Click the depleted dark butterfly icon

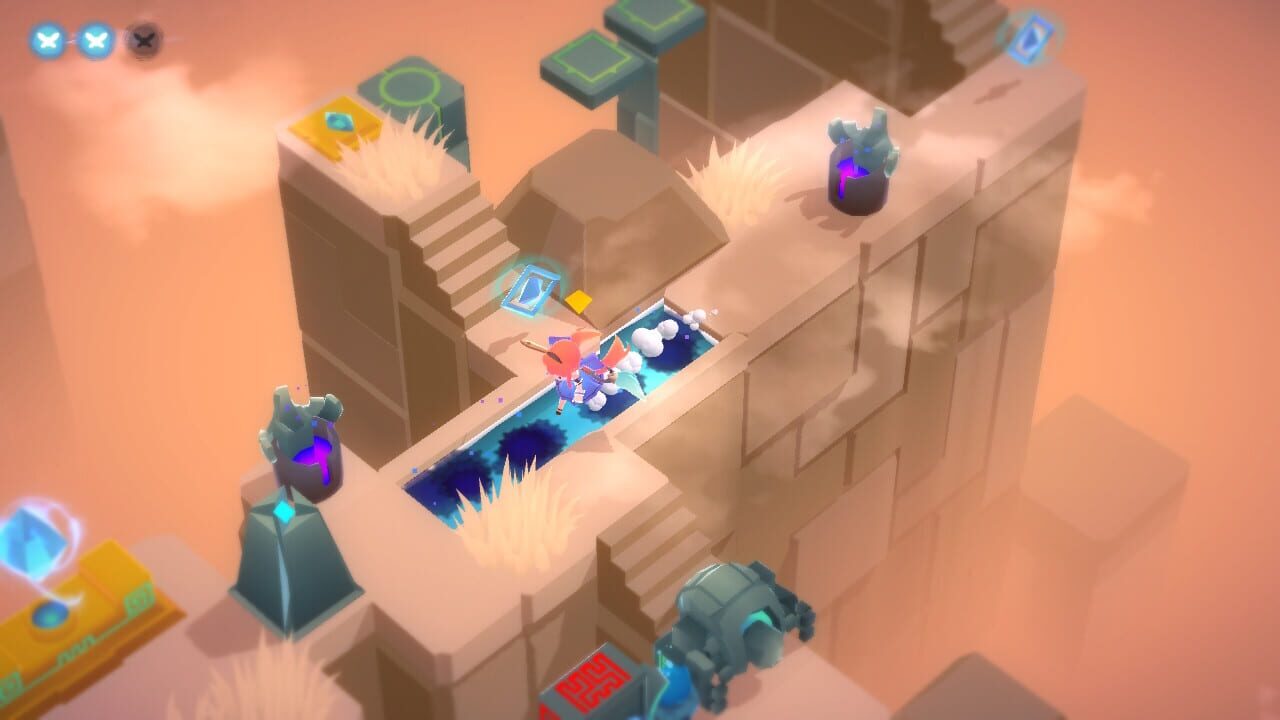145,43
